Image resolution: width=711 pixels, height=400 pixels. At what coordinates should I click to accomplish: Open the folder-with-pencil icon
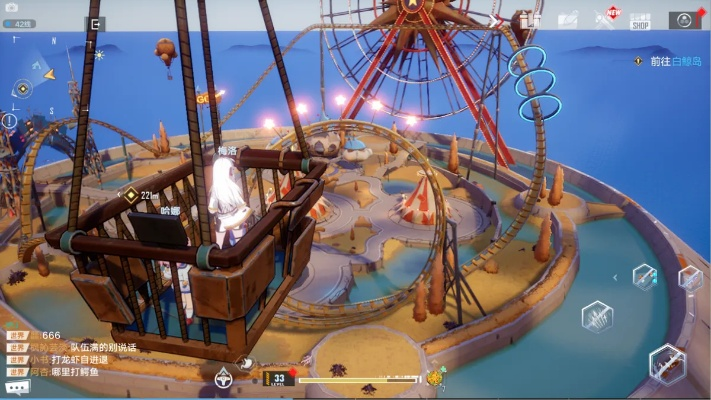coord(567,19)
